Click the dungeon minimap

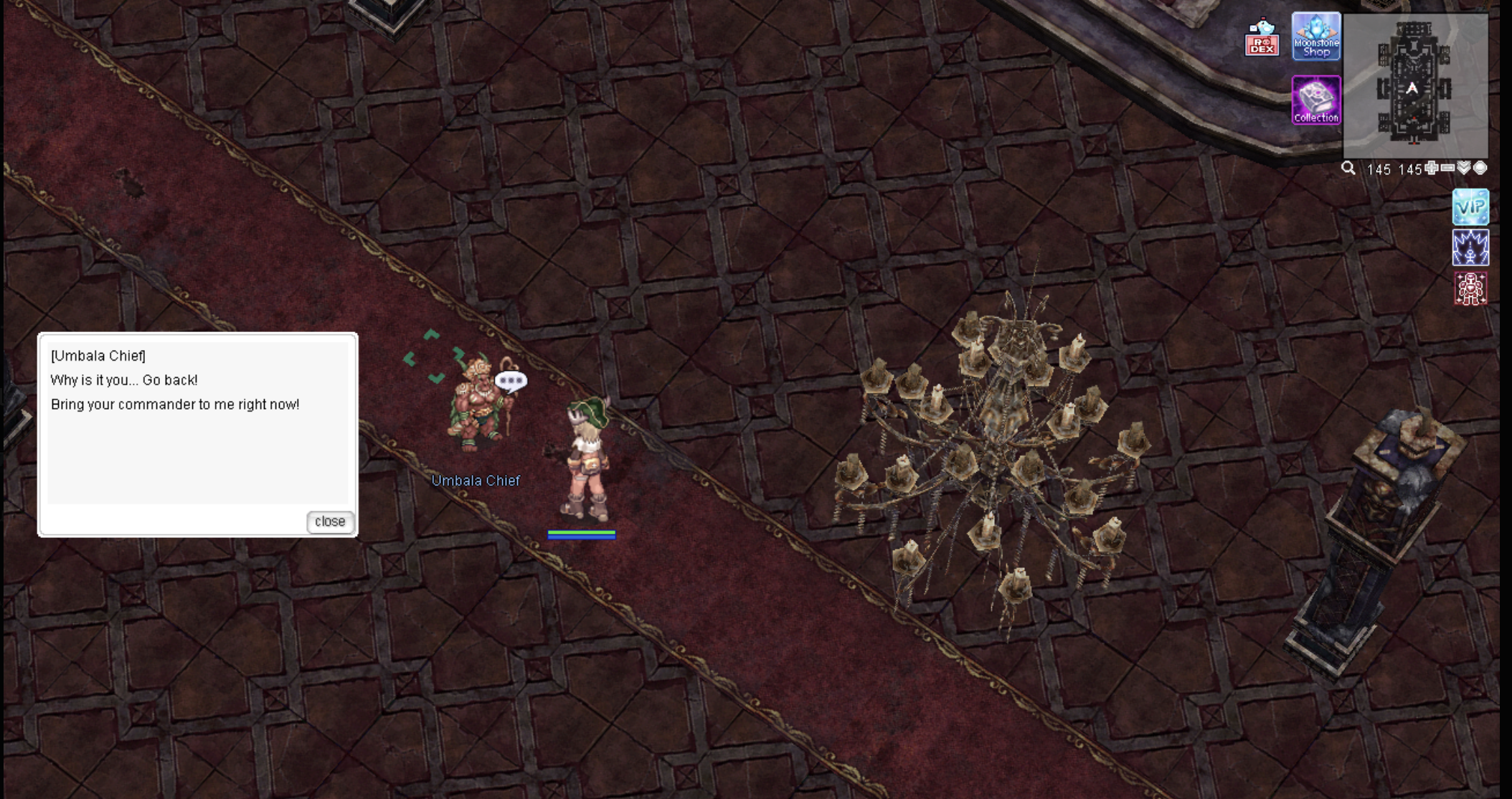[x=1414, y=85]
